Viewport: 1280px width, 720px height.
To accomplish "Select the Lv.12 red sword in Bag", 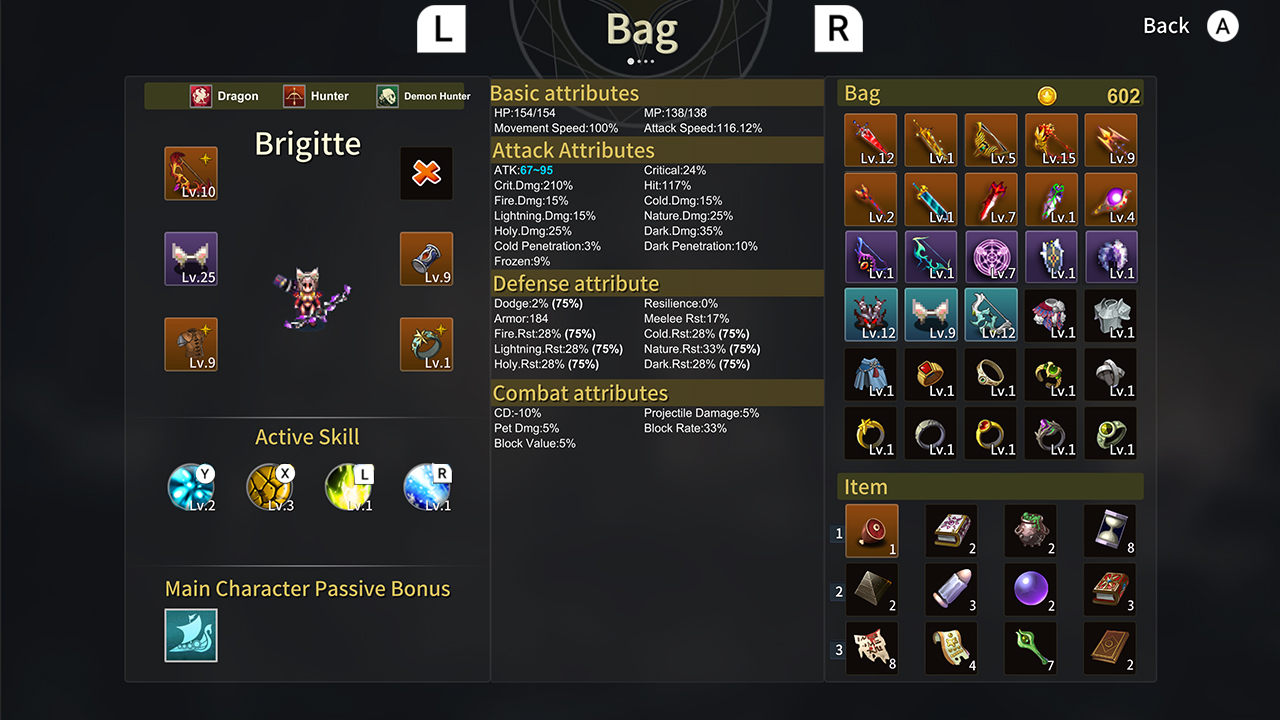I will click(870, 140).
